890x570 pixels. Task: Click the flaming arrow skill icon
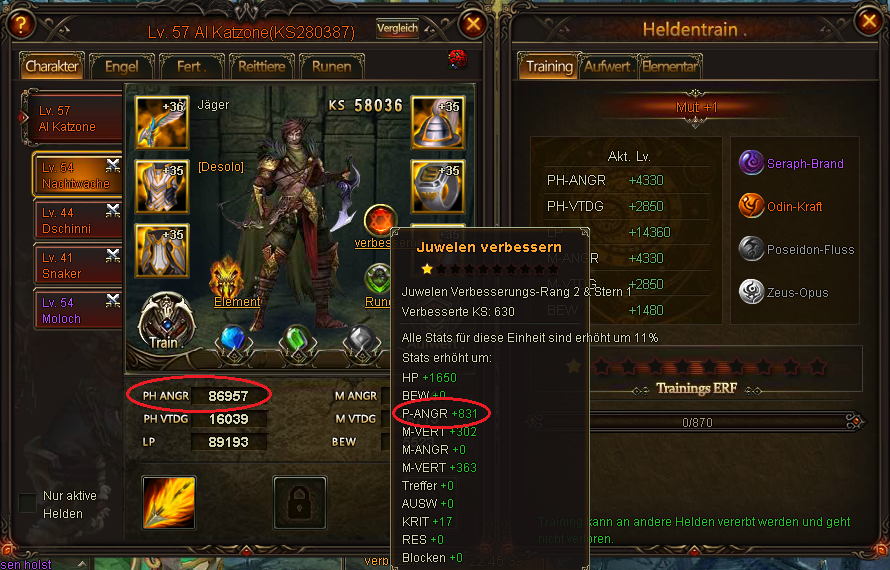click(169, 502)
